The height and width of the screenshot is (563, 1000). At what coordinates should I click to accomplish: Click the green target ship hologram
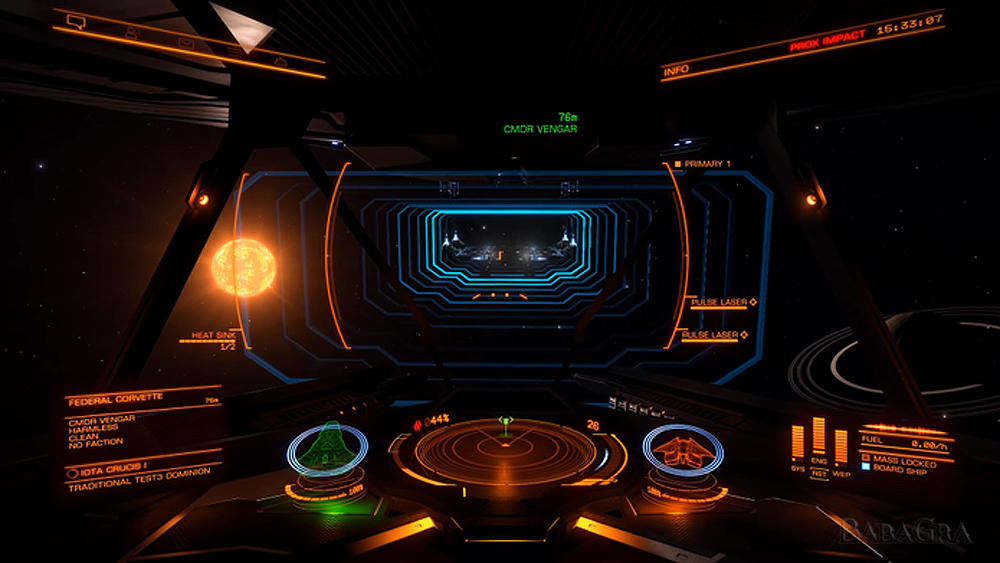pos(326,448)
